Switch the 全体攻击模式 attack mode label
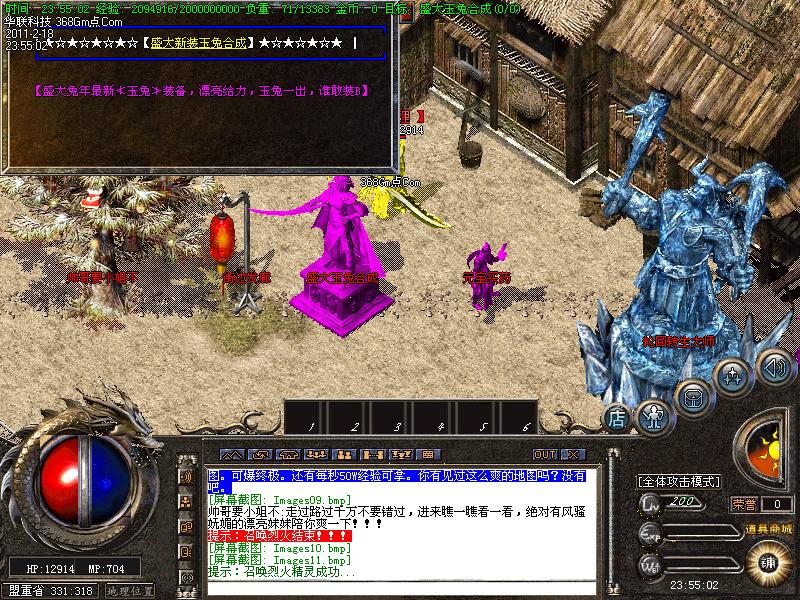The height and width of the screenshot is (600, 800). tap(680, 481)
